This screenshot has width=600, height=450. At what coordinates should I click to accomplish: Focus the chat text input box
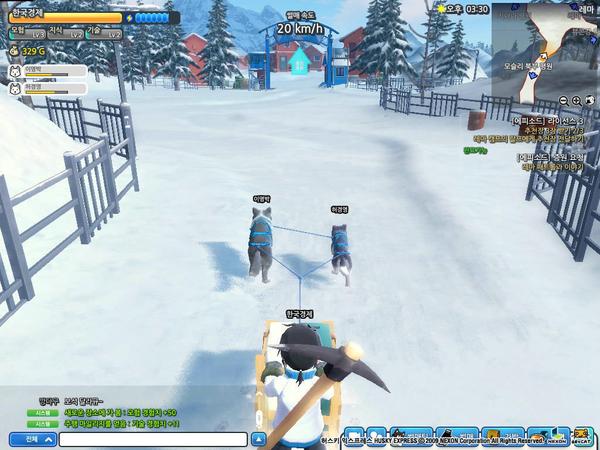point(152,438)
